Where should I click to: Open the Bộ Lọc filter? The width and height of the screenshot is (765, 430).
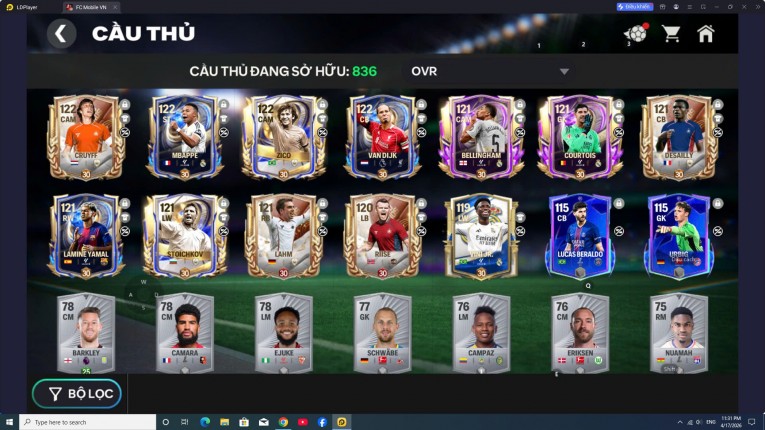pyautogui.click(x=77, y=394)
